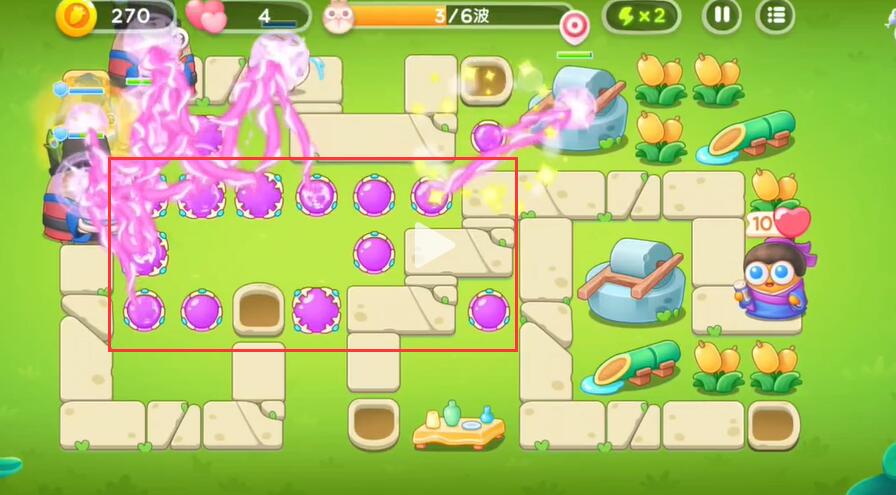Toggle the x2 game speed button
Image resolution: width=896 pixels, height=495 pixels.
[641, 16]
